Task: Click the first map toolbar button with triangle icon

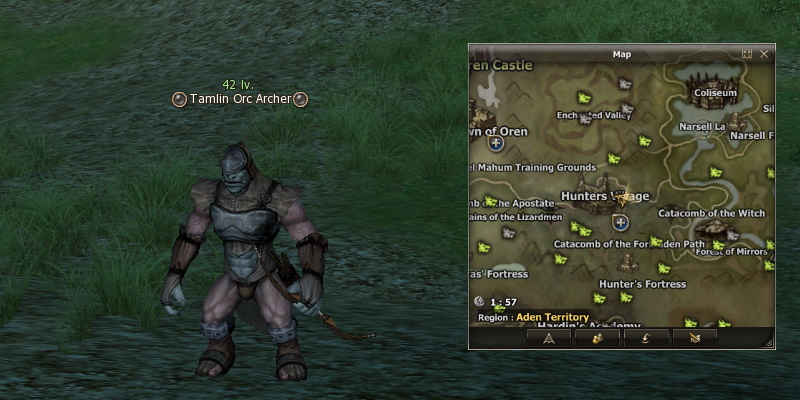Action: [x=549, y=338]
